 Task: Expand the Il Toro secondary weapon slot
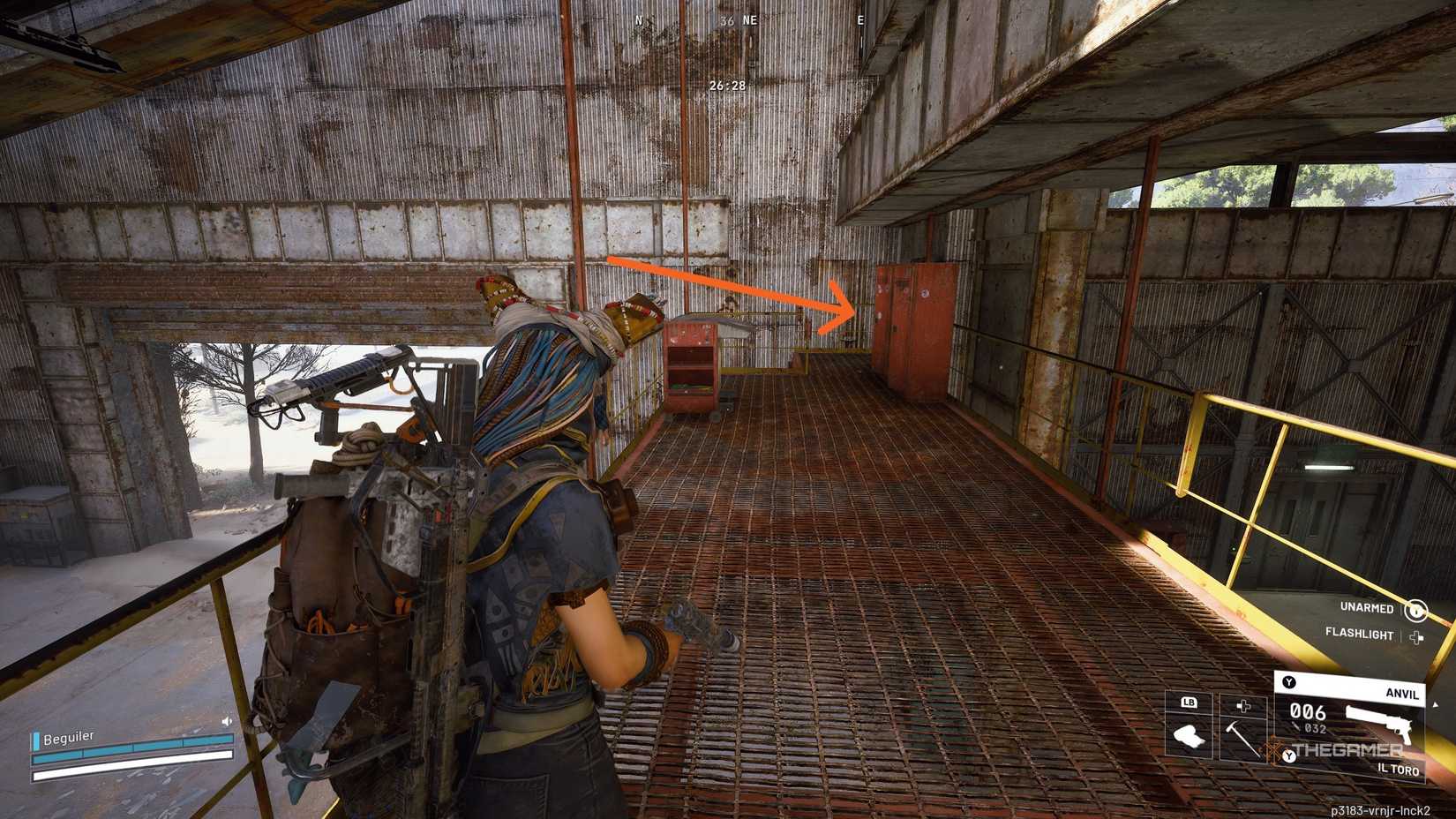coord(1398,770)
